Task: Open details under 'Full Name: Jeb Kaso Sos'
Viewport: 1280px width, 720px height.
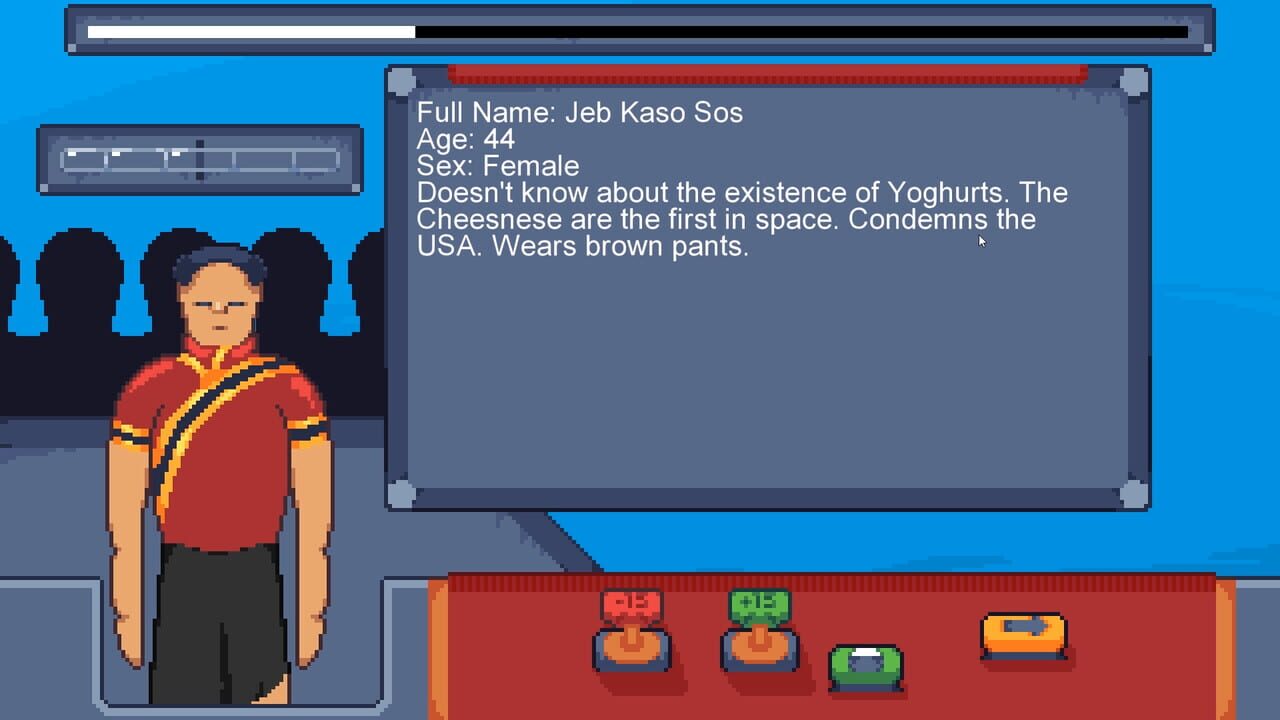Action: 580,113
